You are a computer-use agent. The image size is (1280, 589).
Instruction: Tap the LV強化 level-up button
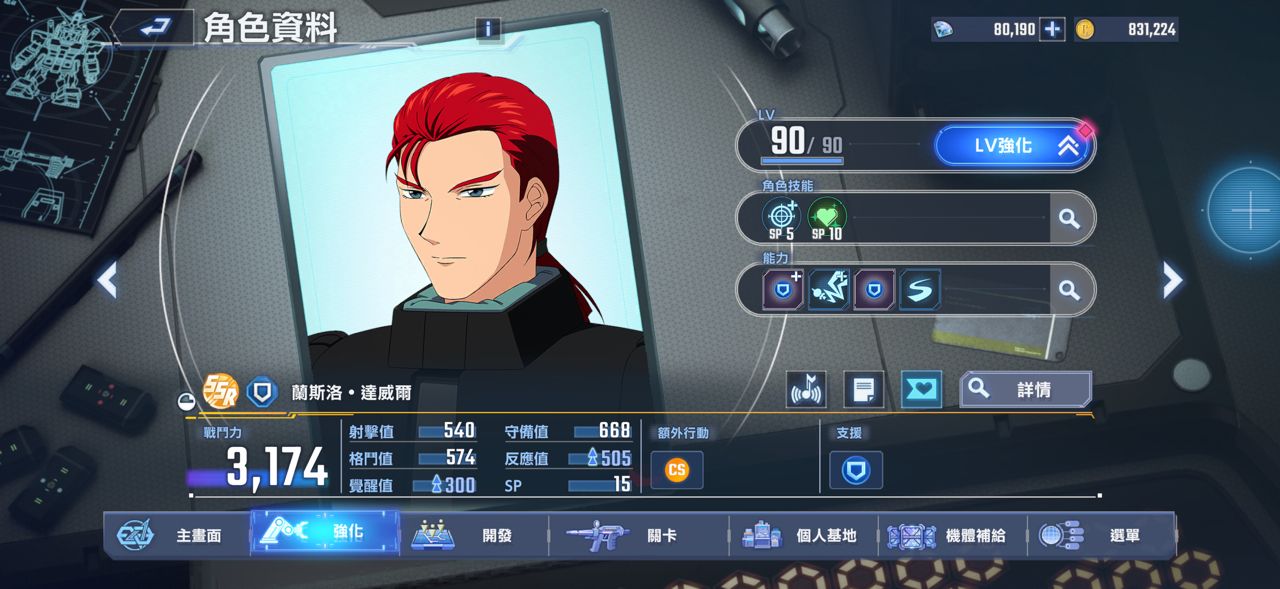(x=1014, y=146)
